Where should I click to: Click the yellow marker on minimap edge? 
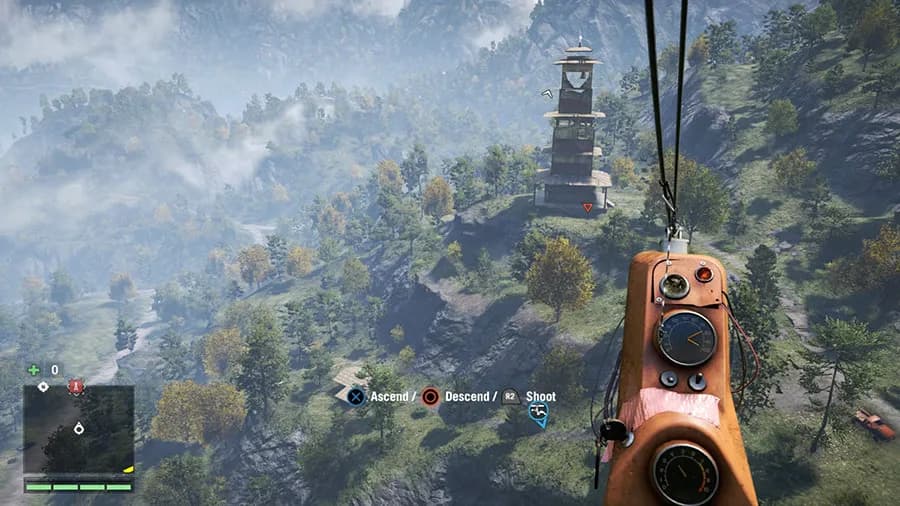[128, 468]
